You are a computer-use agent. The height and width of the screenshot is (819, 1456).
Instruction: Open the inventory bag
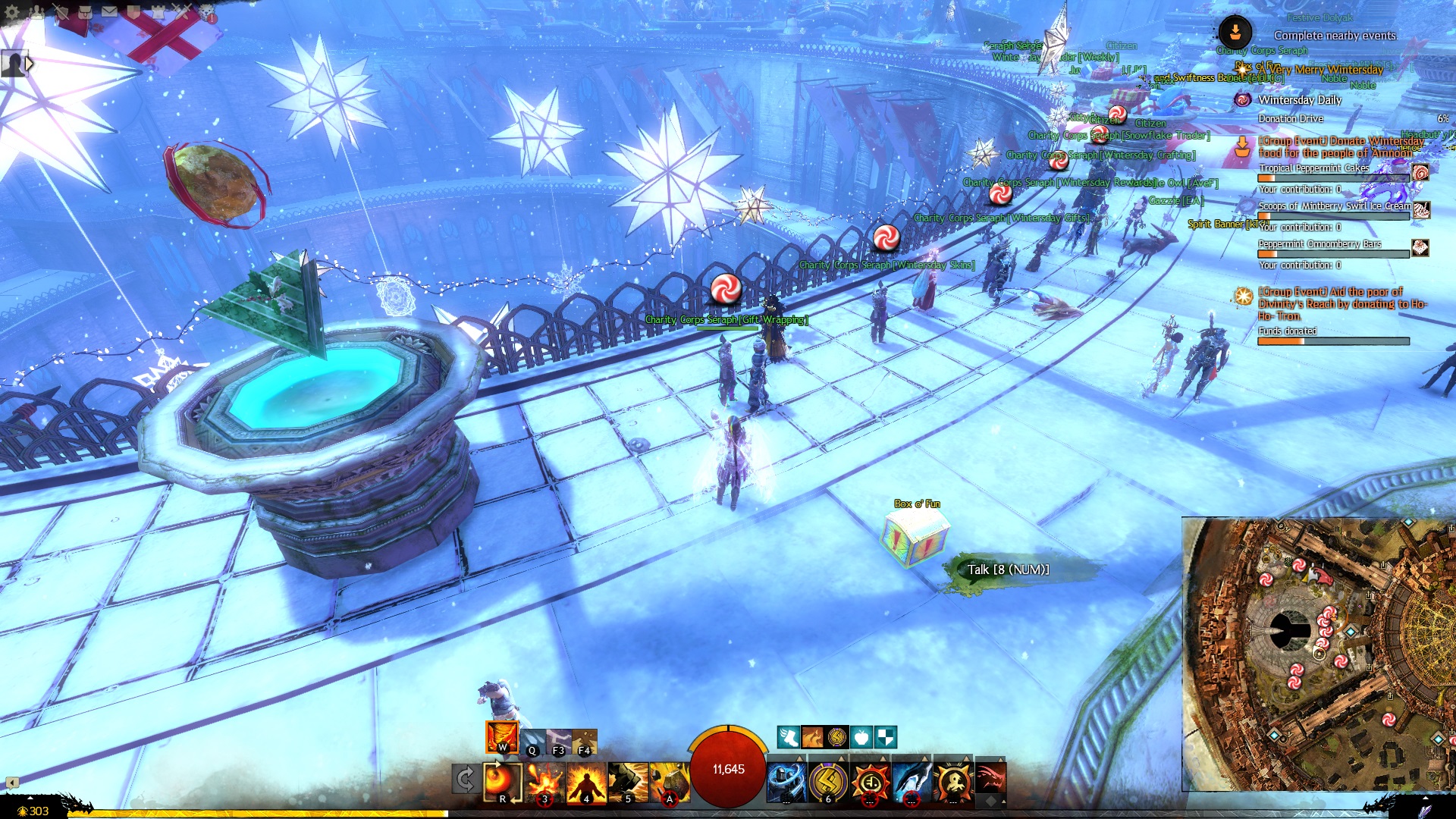[85, 11]
